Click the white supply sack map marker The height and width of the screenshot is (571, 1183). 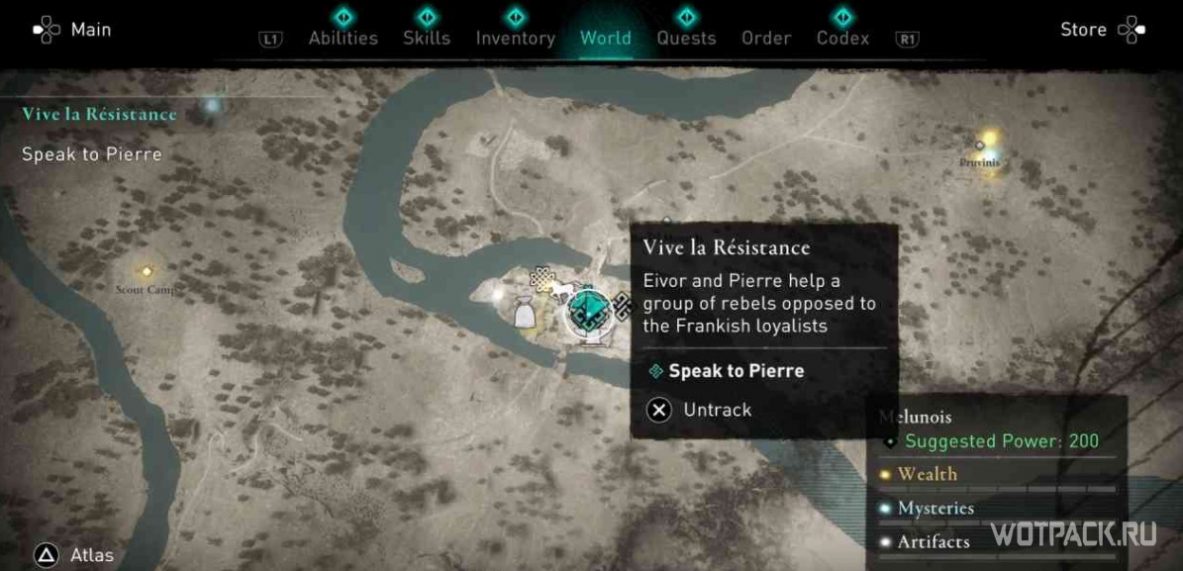coord(524,314)
